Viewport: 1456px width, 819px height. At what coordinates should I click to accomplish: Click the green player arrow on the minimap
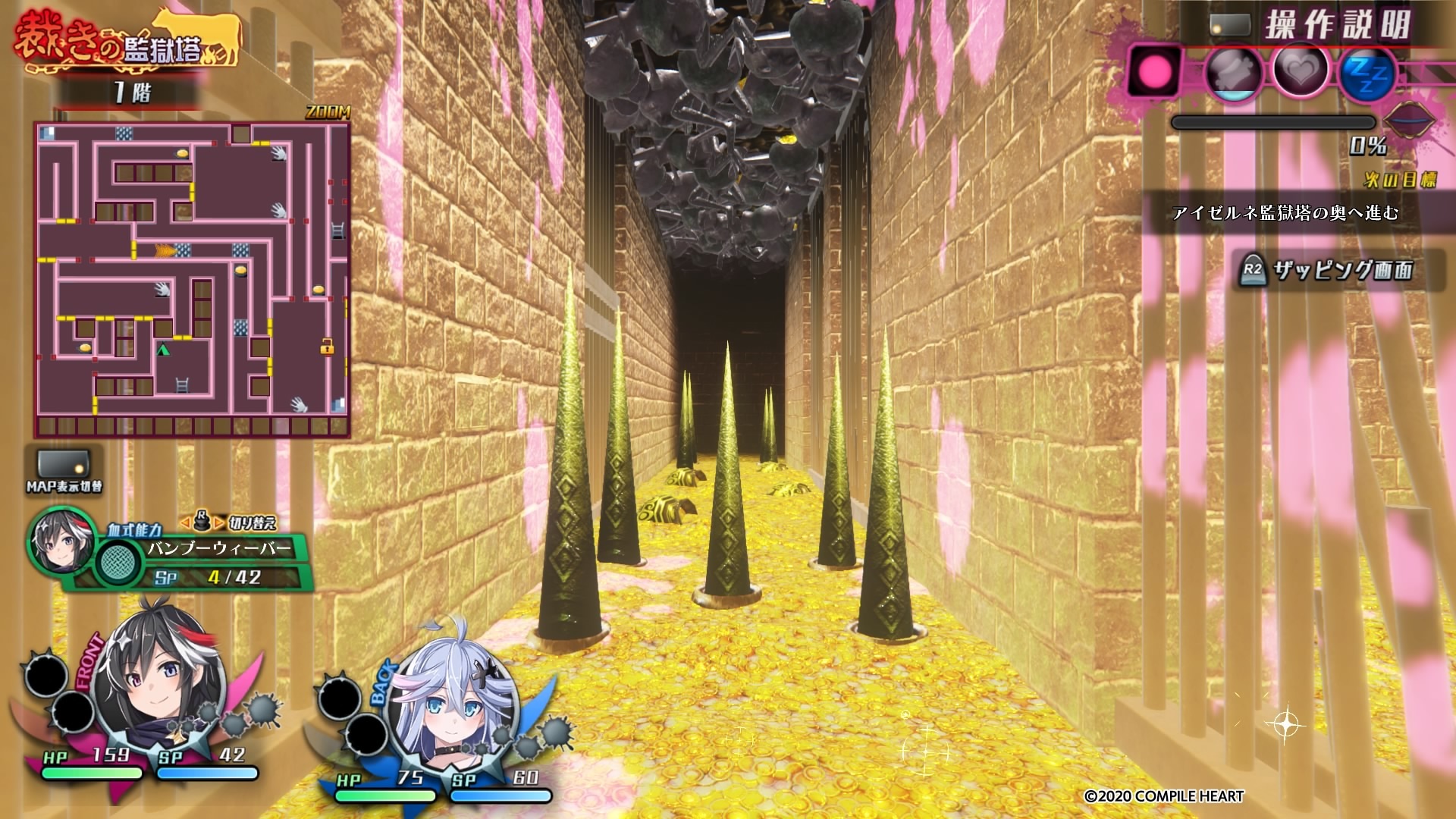(162, 350)
